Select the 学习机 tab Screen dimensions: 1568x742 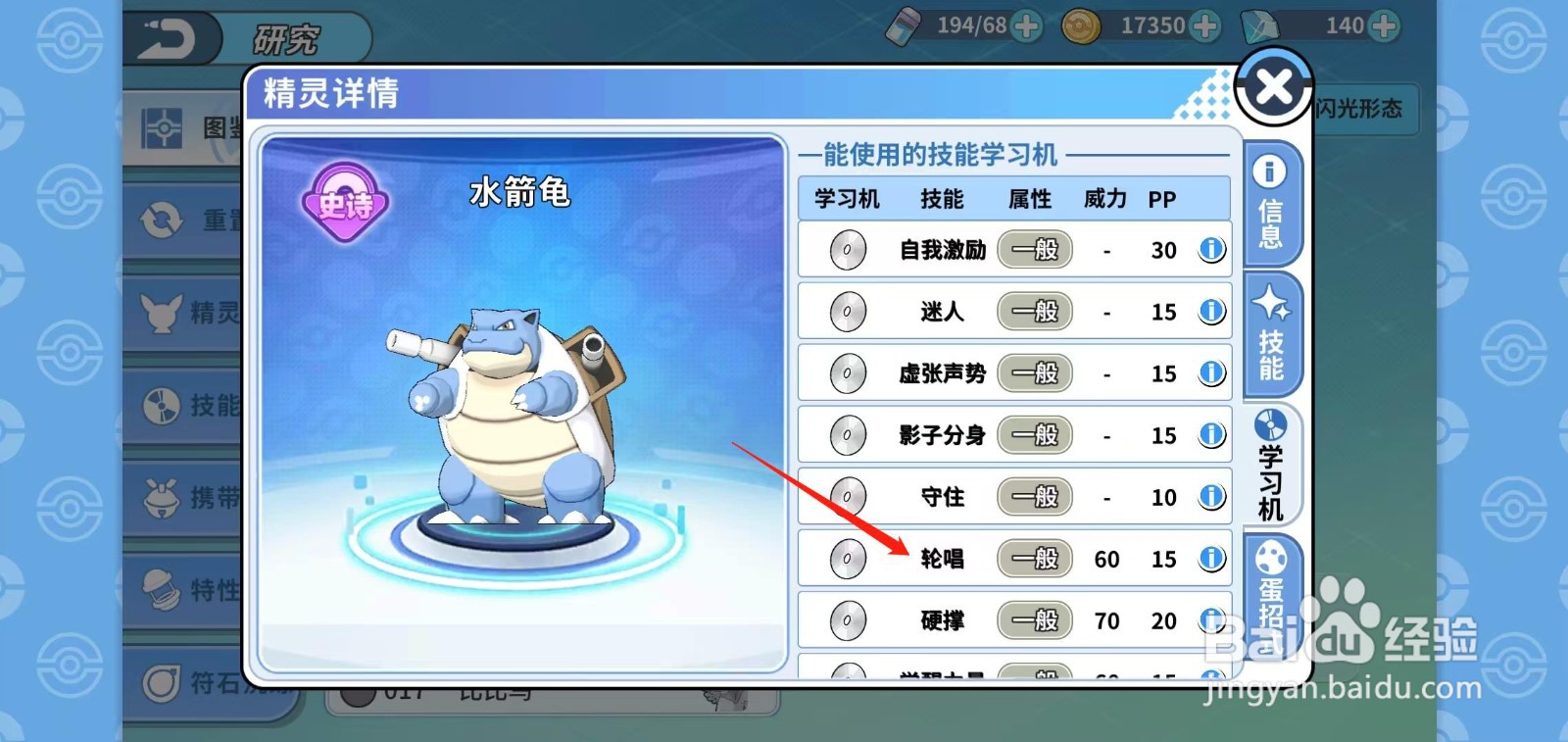click(x=1271, y=469)
